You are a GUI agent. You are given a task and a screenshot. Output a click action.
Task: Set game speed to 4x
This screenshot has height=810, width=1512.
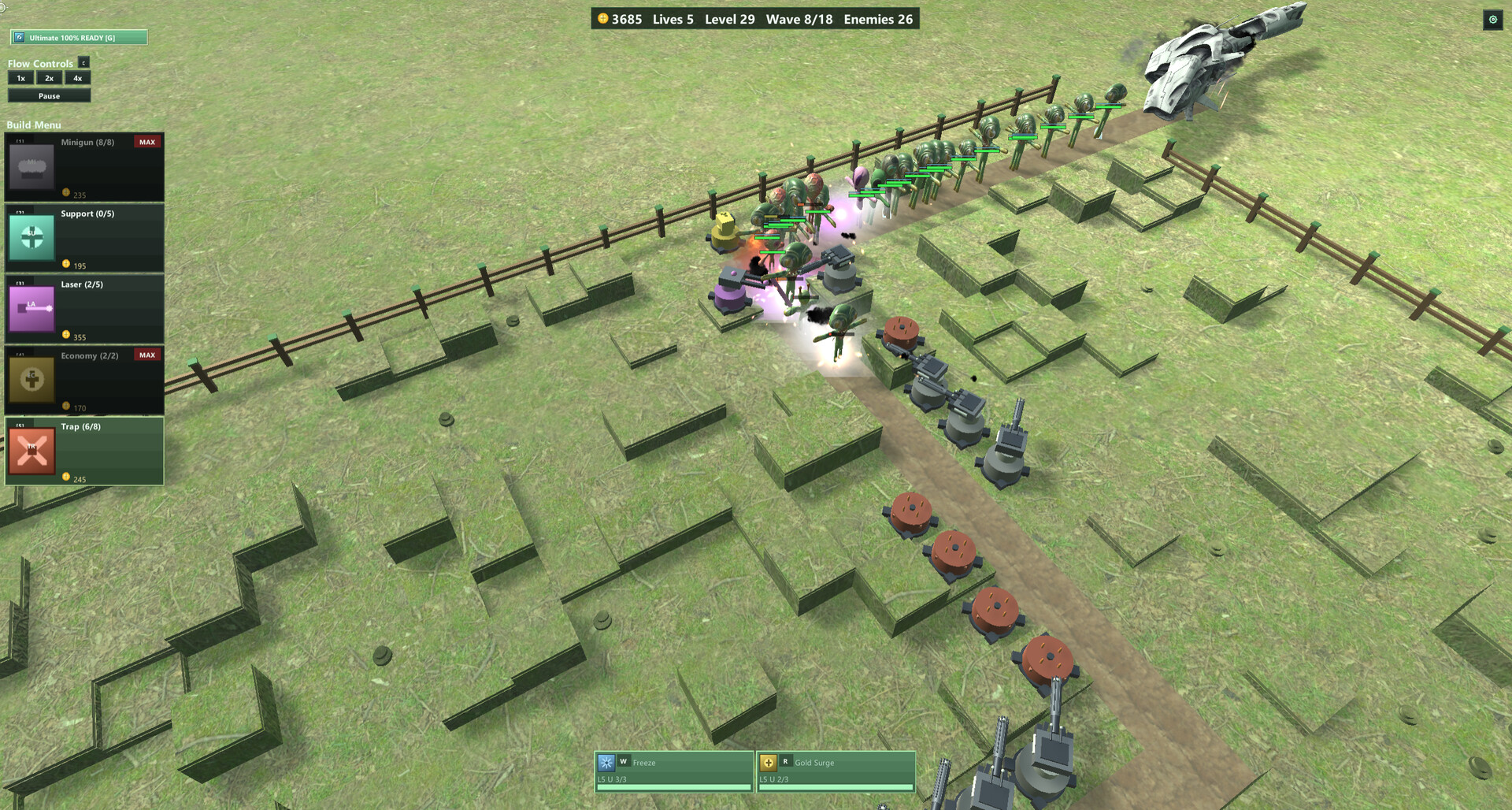77,78
